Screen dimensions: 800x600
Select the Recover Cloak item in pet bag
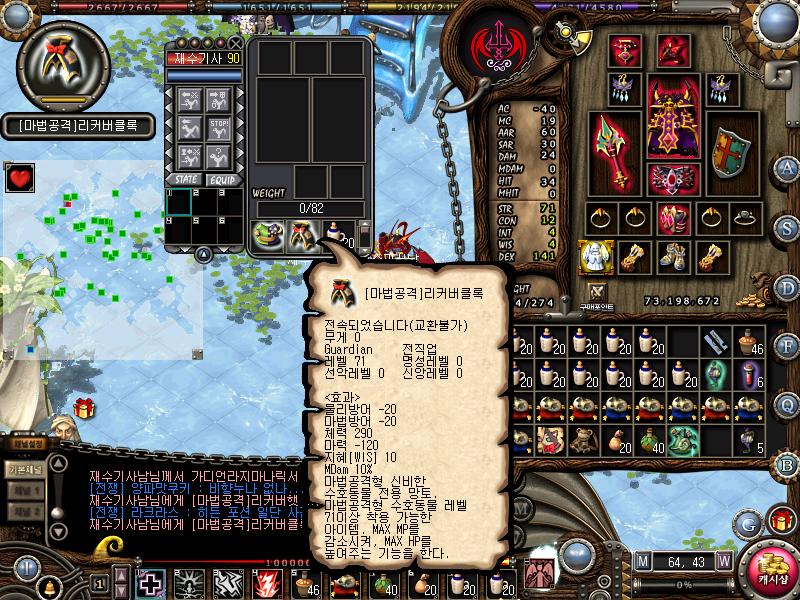(x=302, y=235)
